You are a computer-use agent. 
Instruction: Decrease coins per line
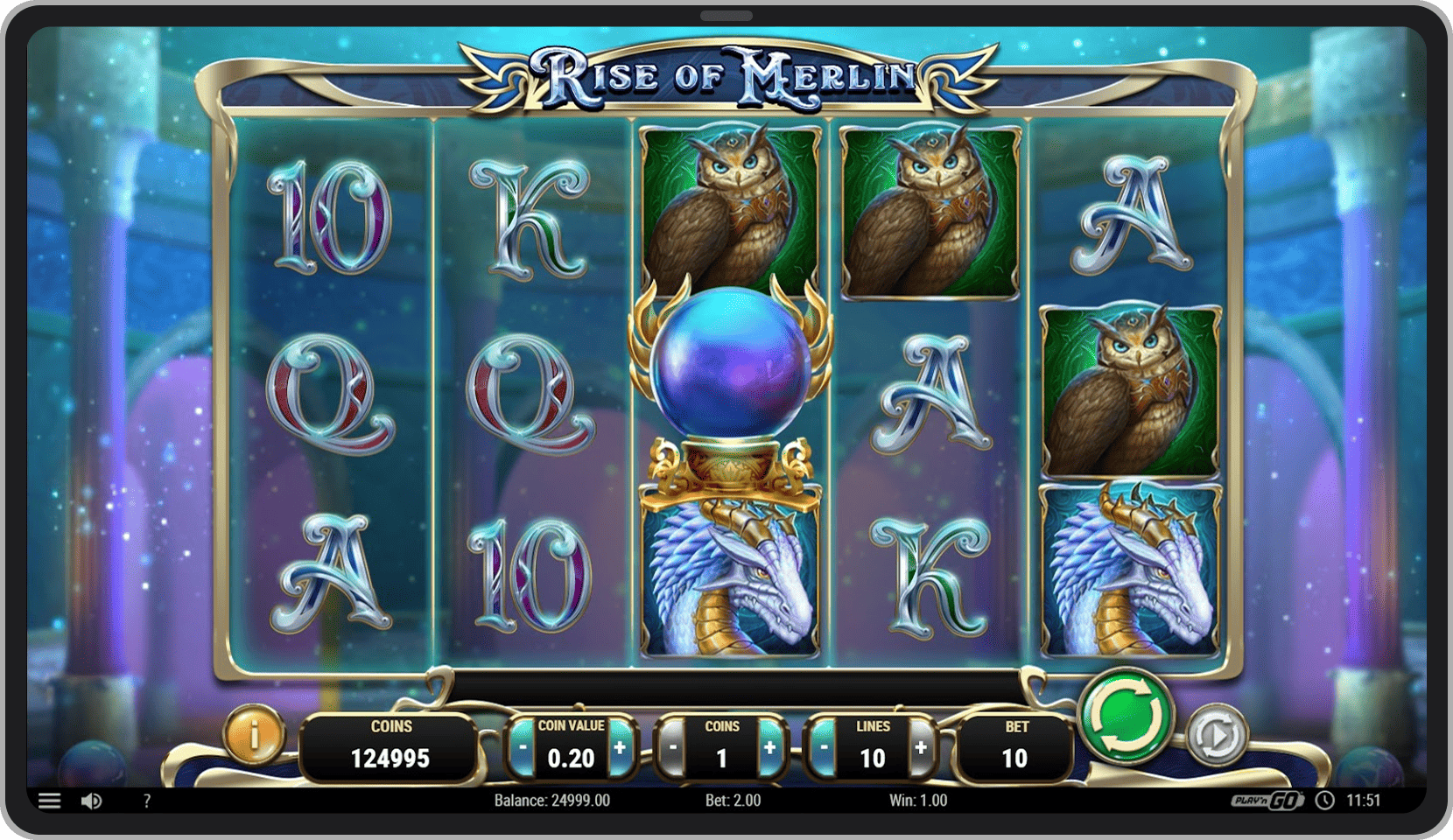(672, 748)
